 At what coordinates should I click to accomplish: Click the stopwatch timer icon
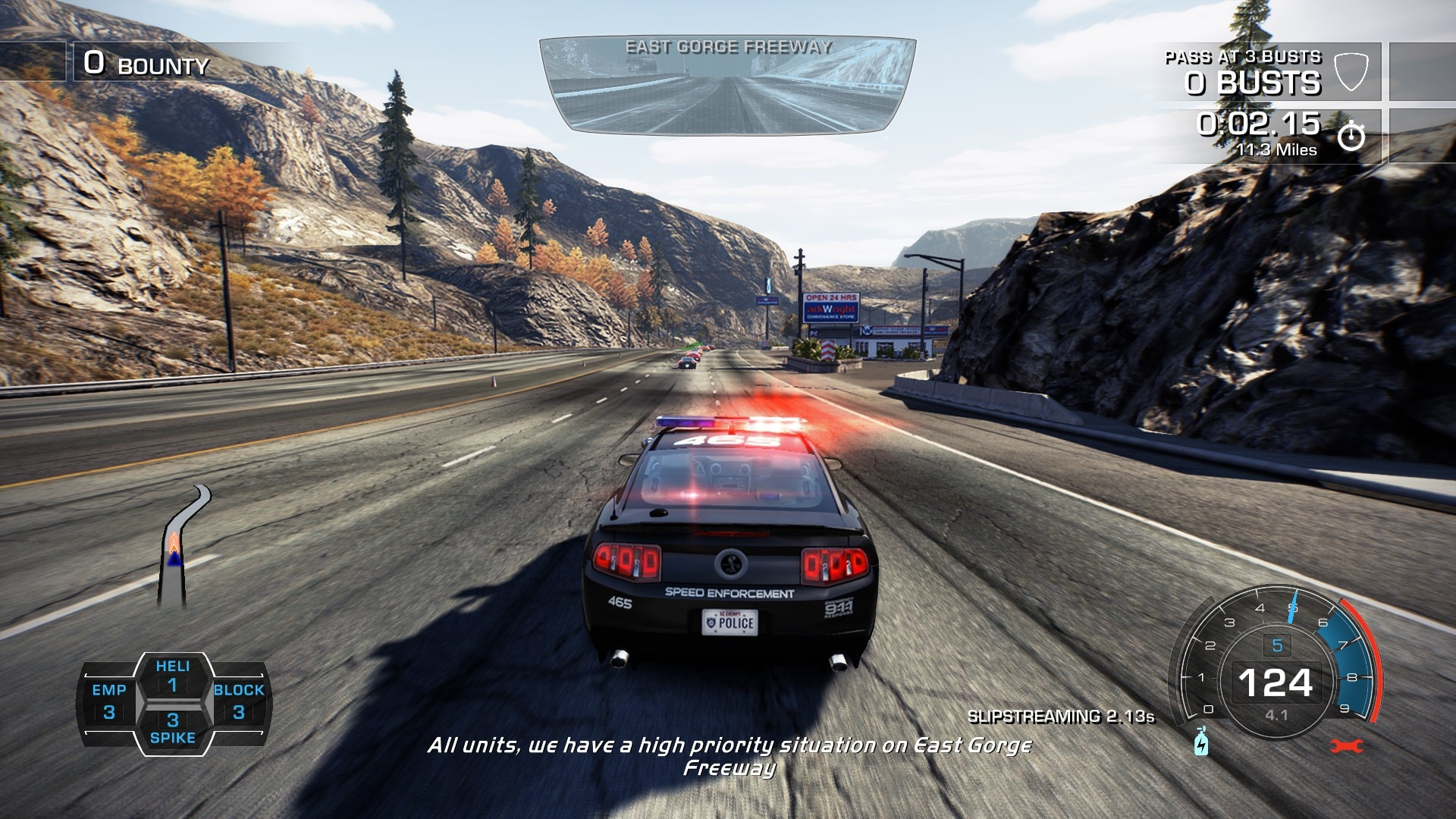click(1351, 136)
